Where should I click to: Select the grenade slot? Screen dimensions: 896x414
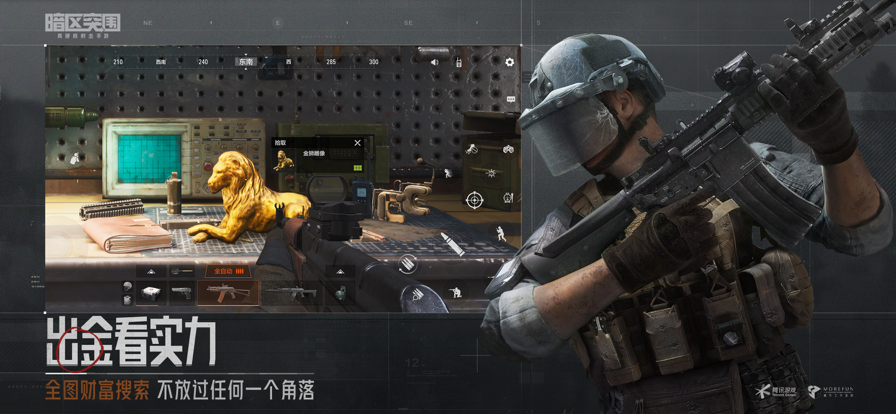[x=342, y=292]
